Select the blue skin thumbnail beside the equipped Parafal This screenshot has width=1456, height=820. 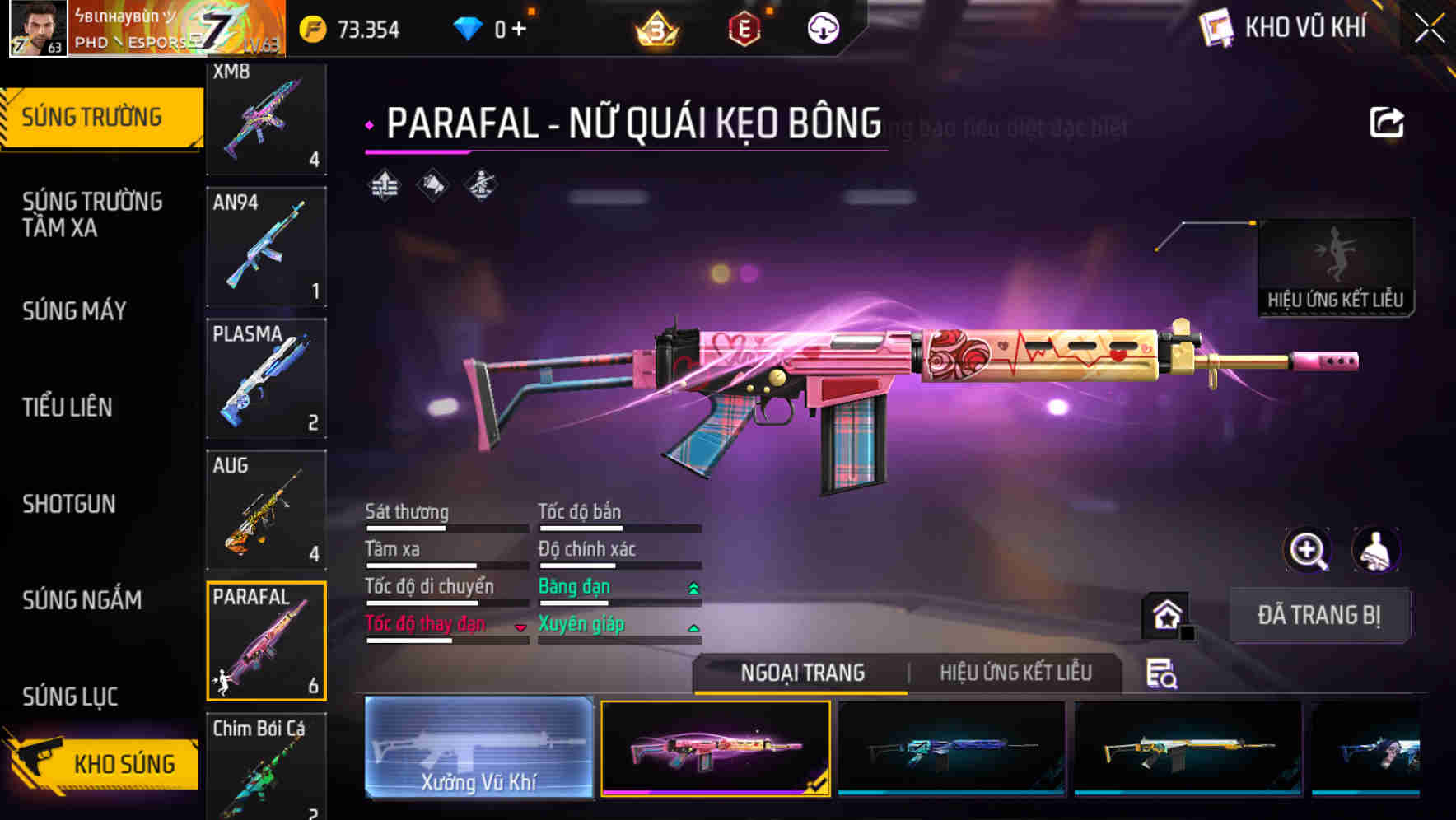coord(951,749)
